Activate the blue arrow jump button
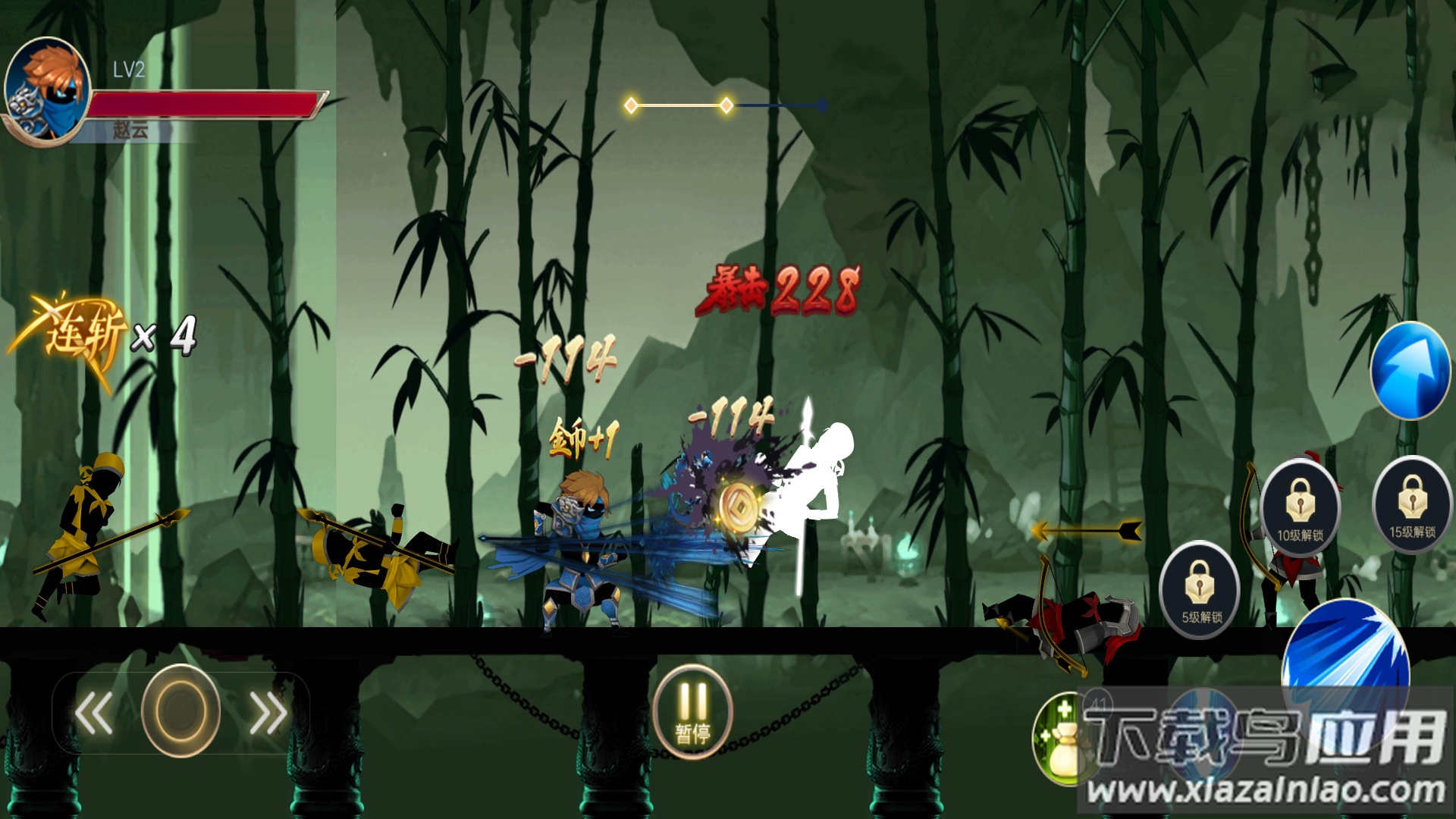The image size is (1456, 819). point(1410,370)
